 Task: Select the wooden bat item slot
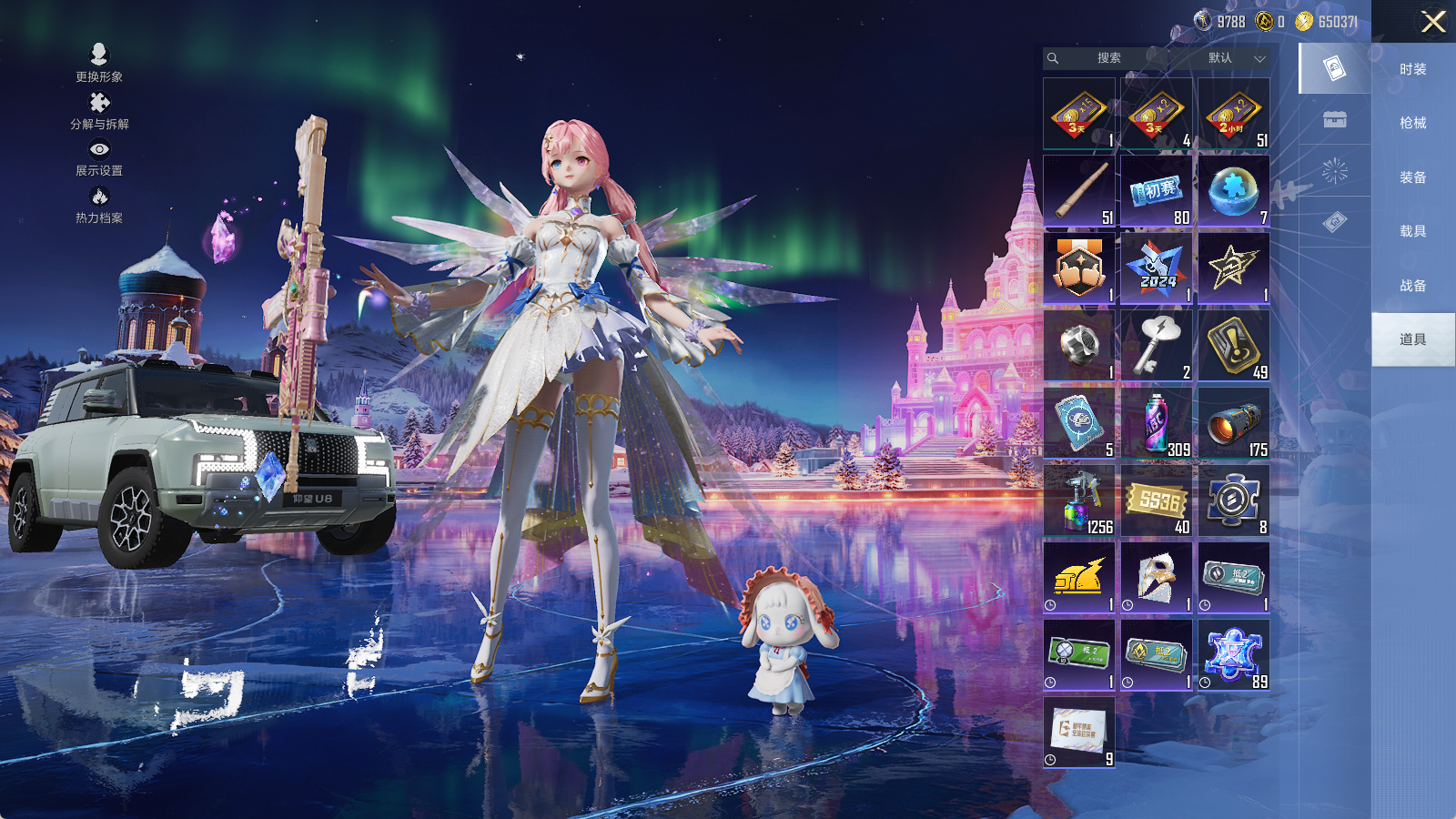click(x=1079, y=191)
